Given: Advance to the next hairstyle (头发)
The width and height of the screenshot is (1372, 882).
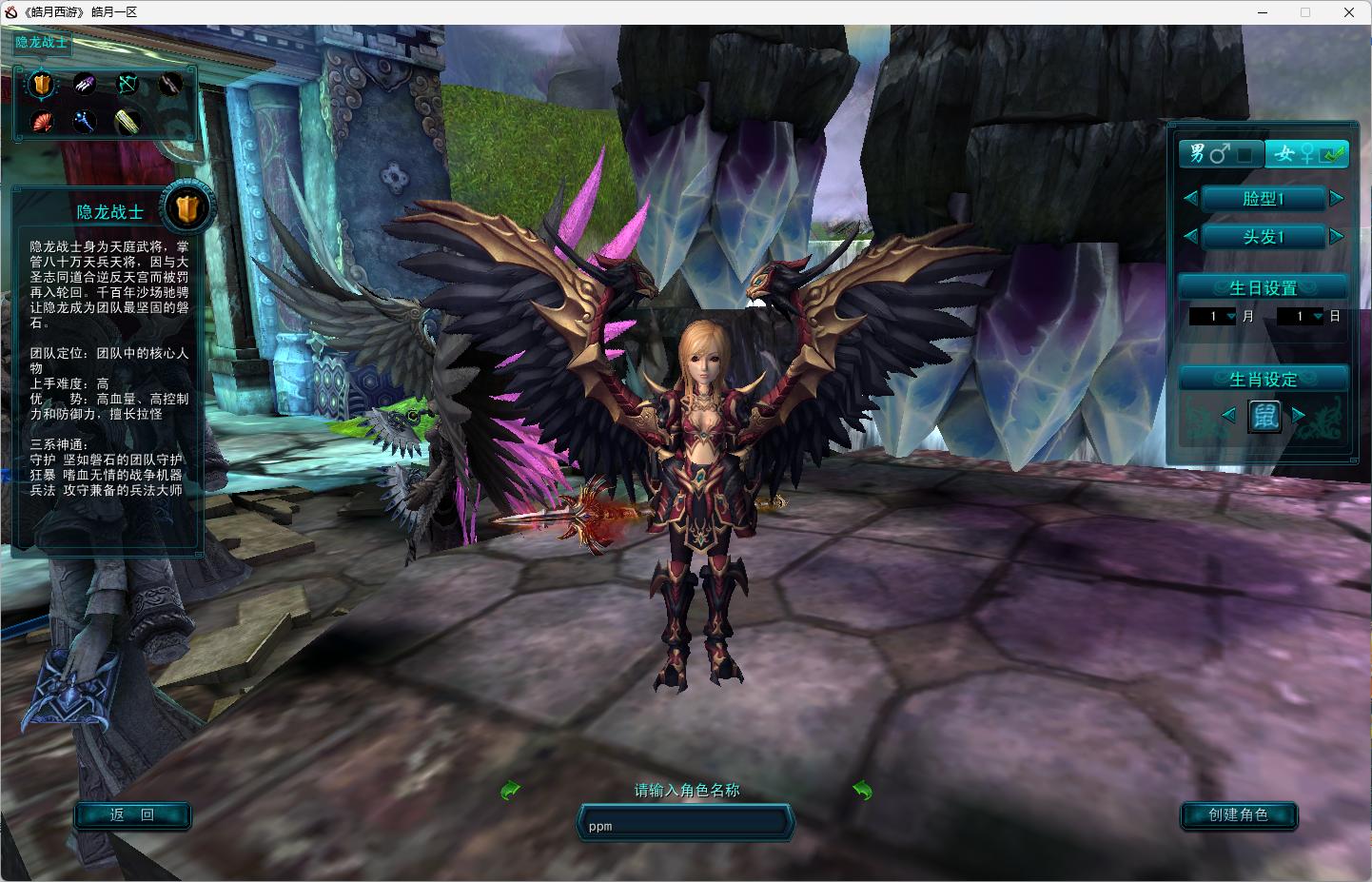Looking at the screenshot, I should pyautogui.click(x=1337, y=236).
